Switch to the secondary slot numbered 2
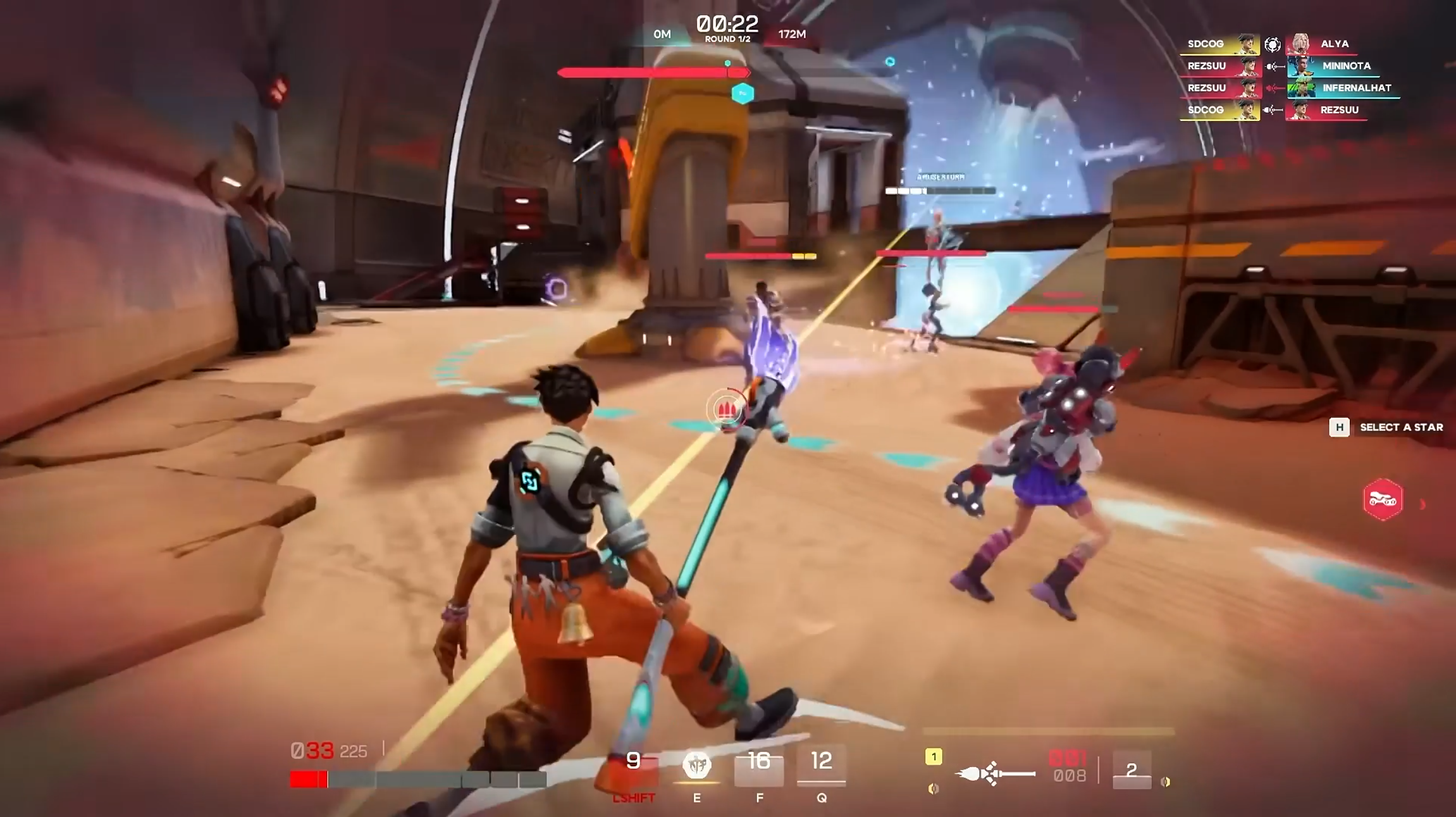The height and width of the screenshot is (817, 1456). 1132,770
